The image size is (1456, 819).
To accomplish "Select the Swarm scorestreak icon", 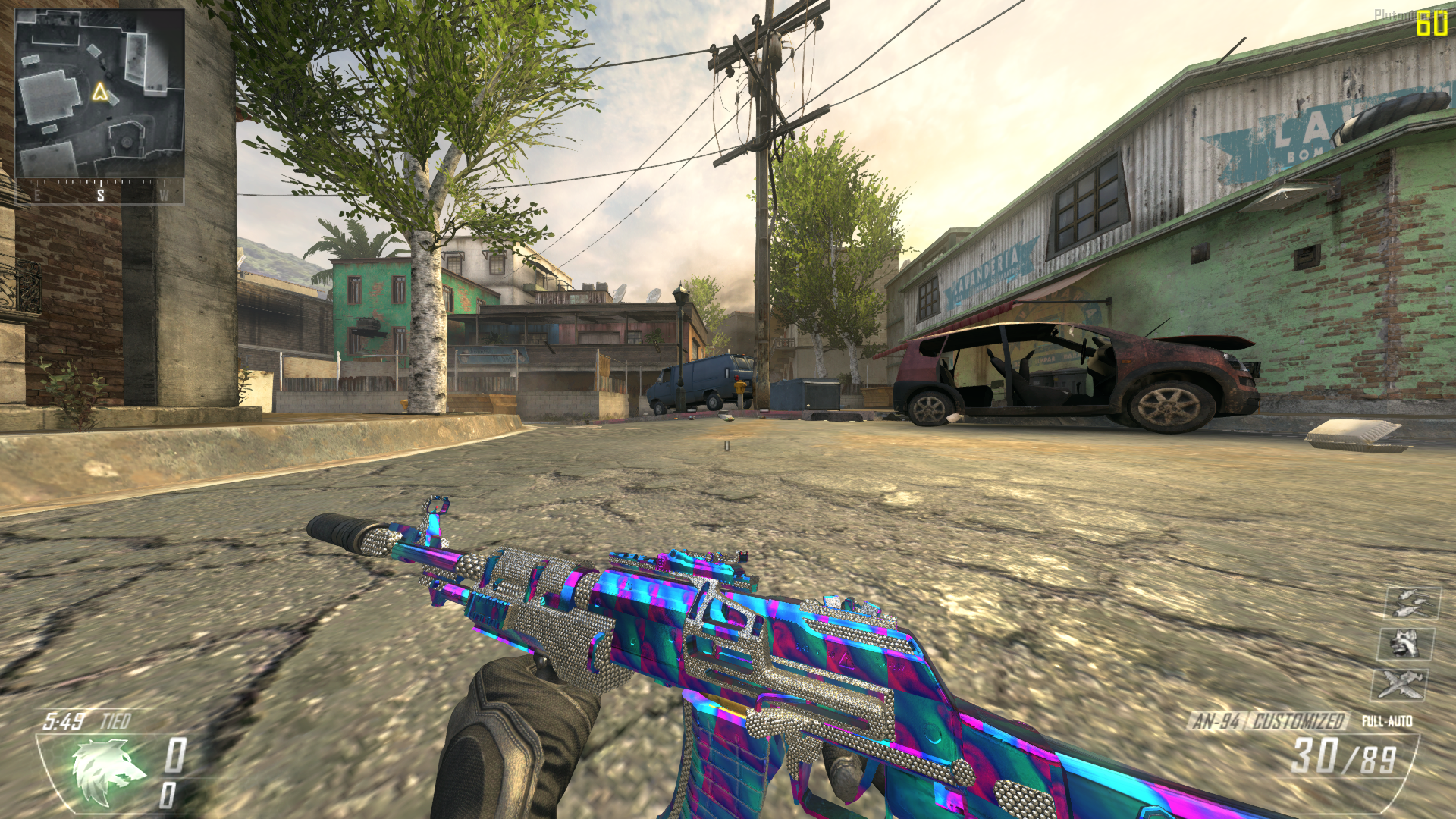I will pos(1411,604).
